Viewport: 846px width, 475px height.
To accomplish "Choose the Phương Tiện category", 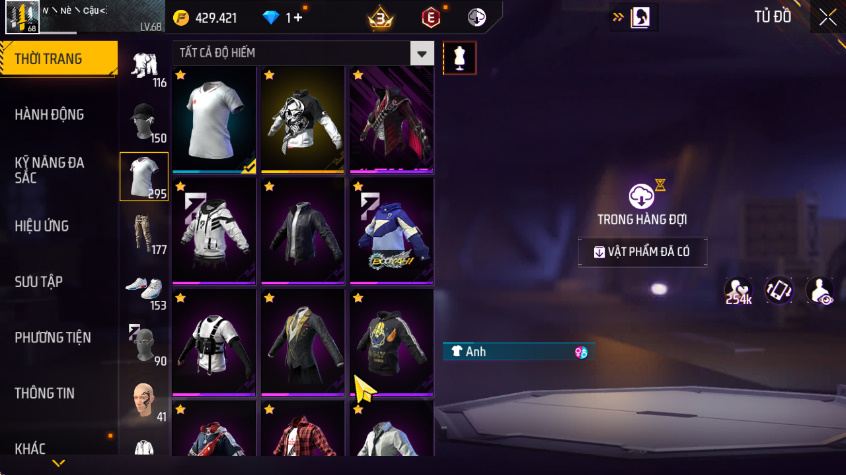I will [x=51, y=338].
